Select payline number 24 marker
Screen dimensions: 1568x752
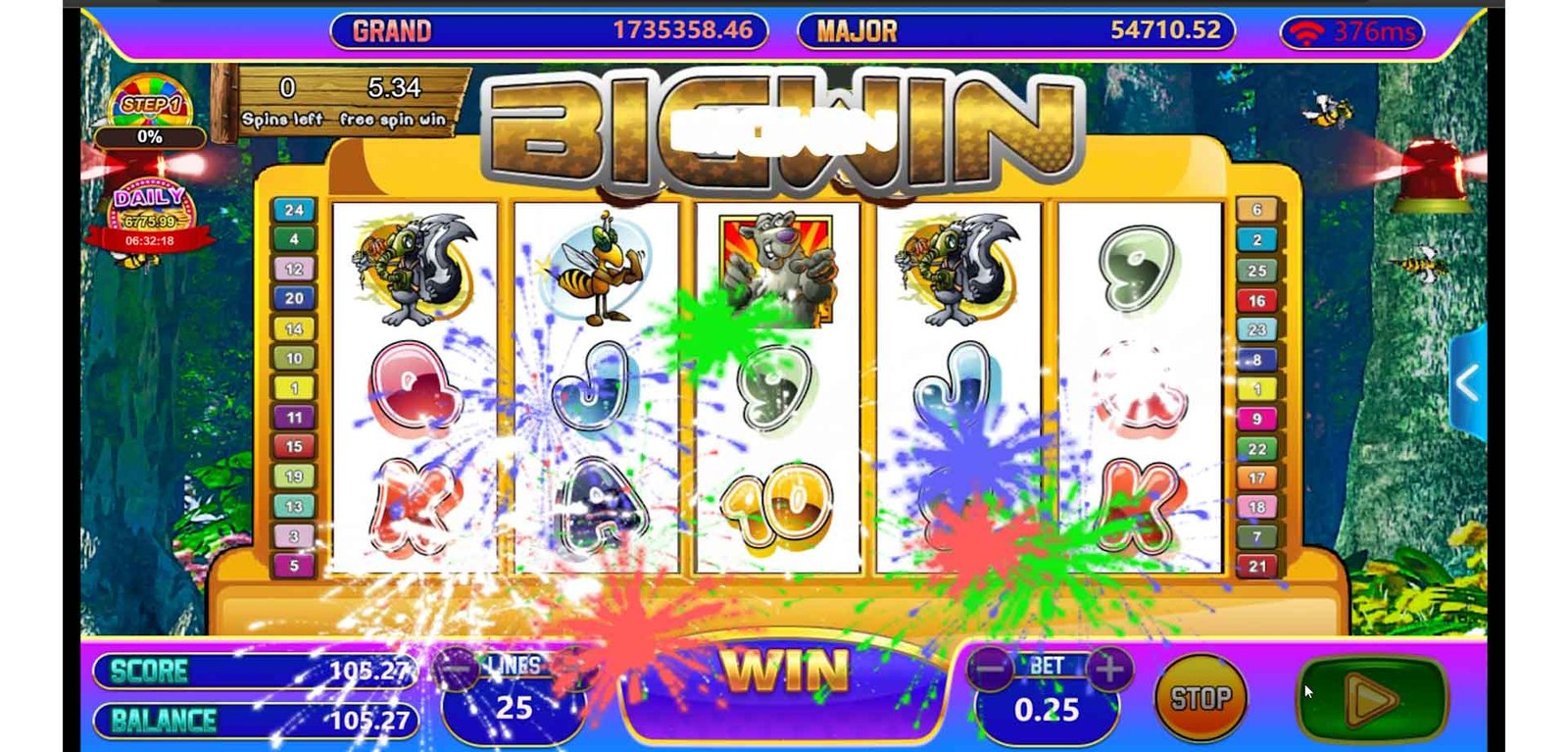[x=294, y=210]
